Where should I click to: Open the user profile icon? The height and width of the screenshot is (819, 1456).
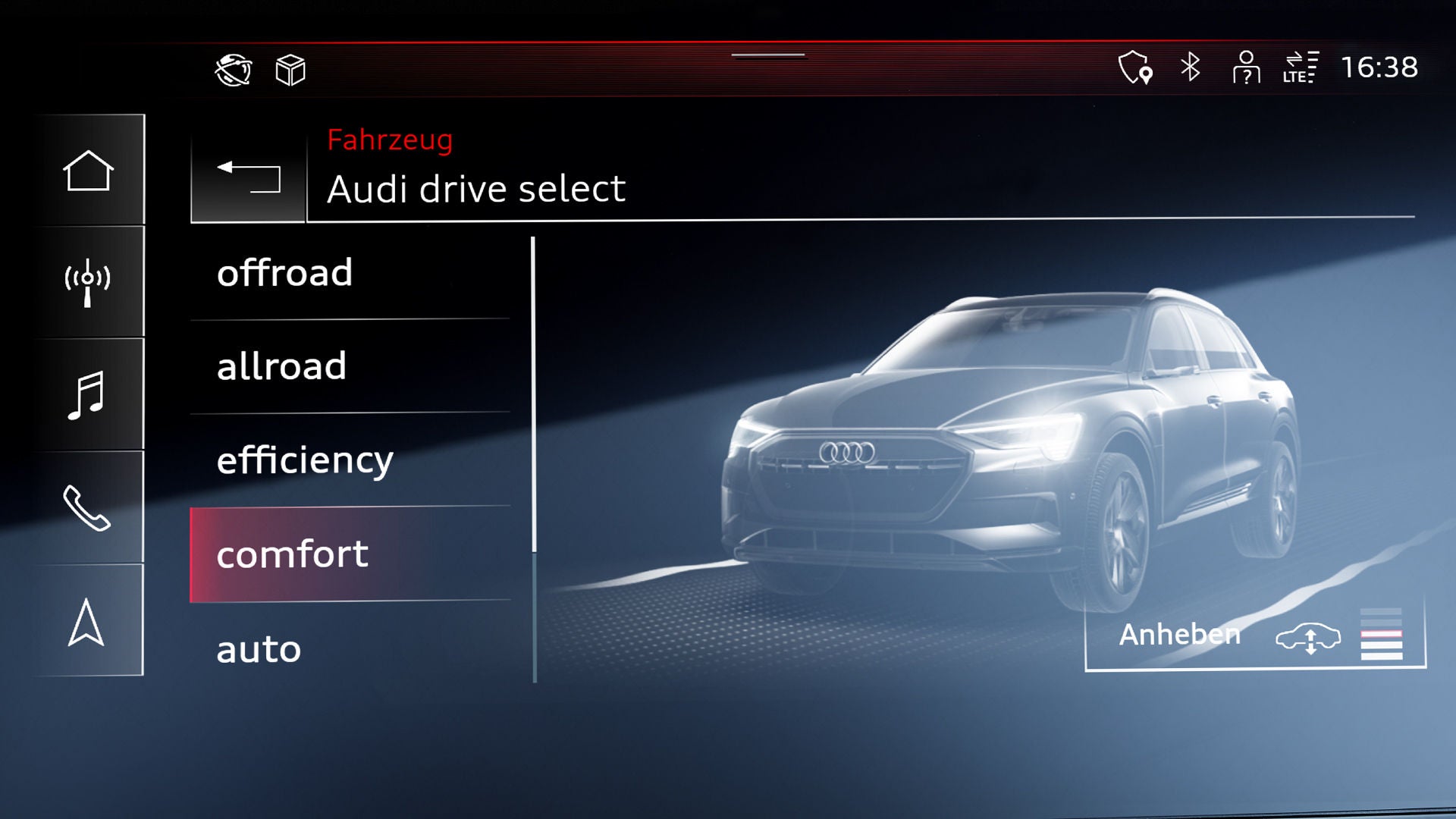(x=1246, y=67)
